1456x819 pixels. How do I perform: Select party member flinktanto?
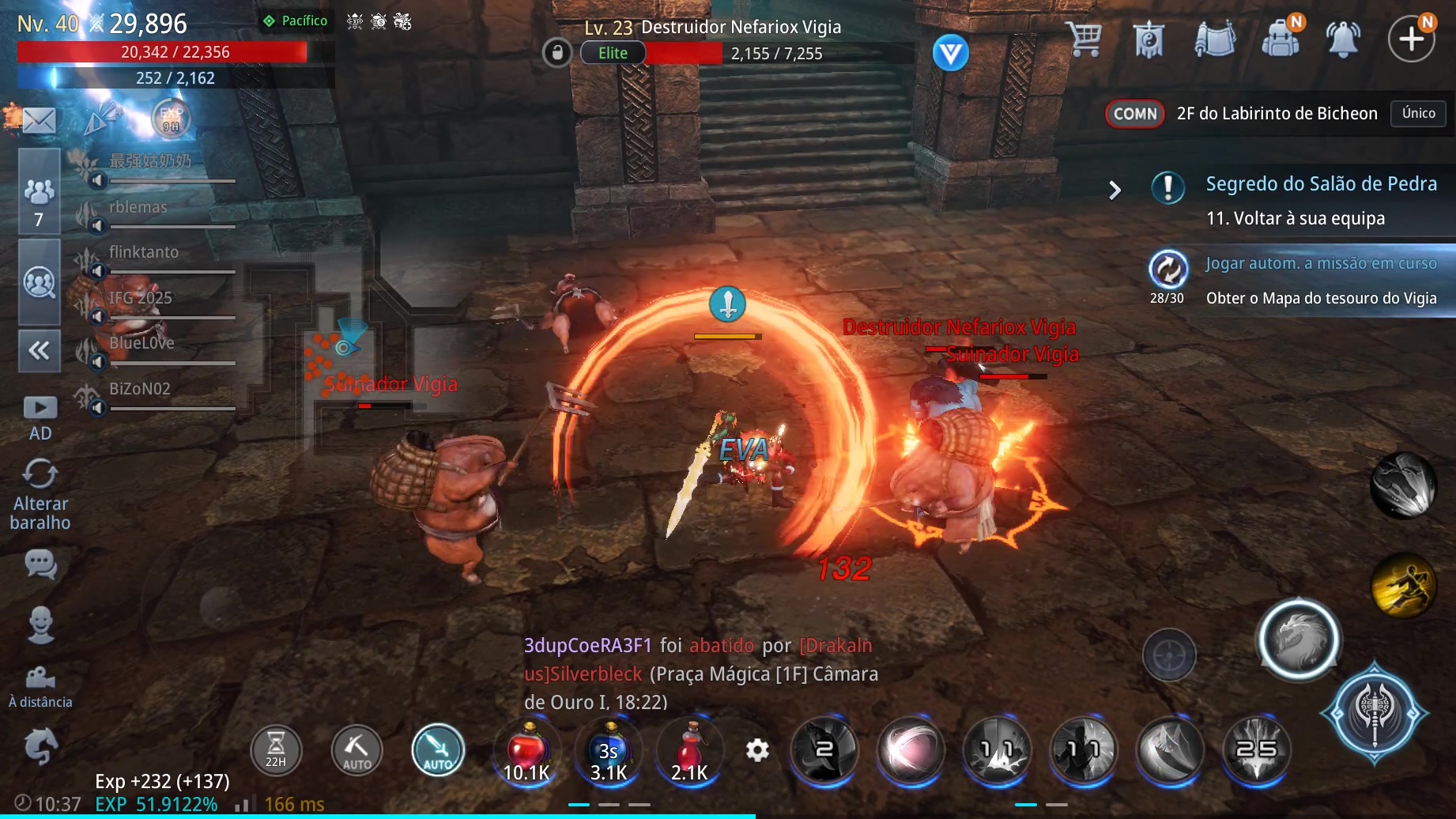(x=144, y=253)
